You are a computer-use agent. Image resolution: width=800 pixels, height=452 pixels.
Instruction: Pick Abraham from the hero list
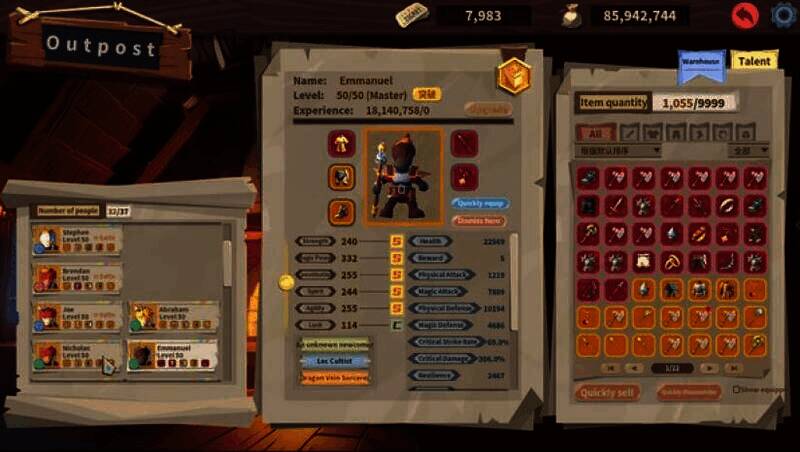[173, 317]
